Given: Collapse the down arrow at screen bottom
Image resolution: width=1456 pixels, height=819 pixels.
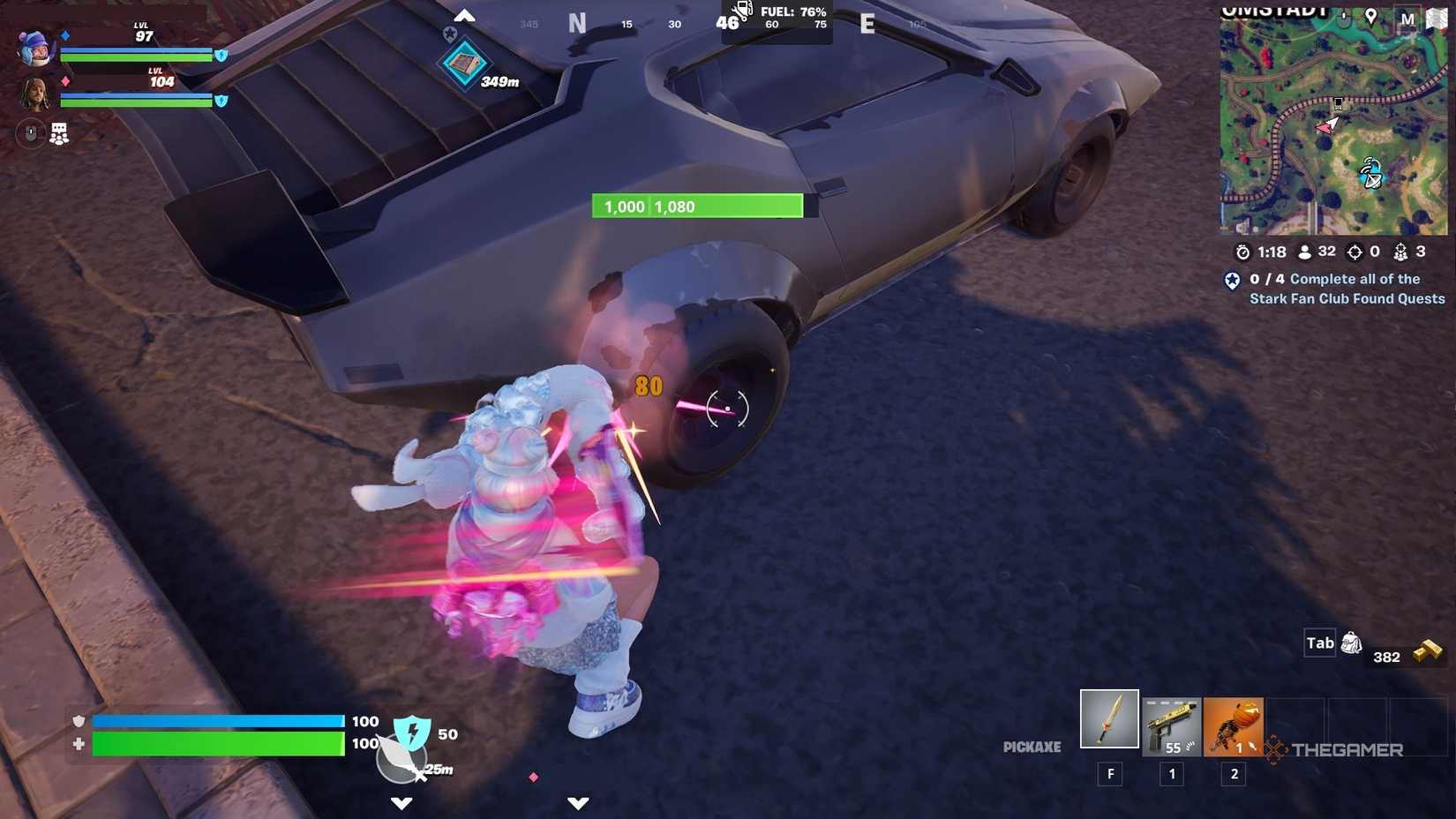Looking at the screenshot, I should [402, 803].
